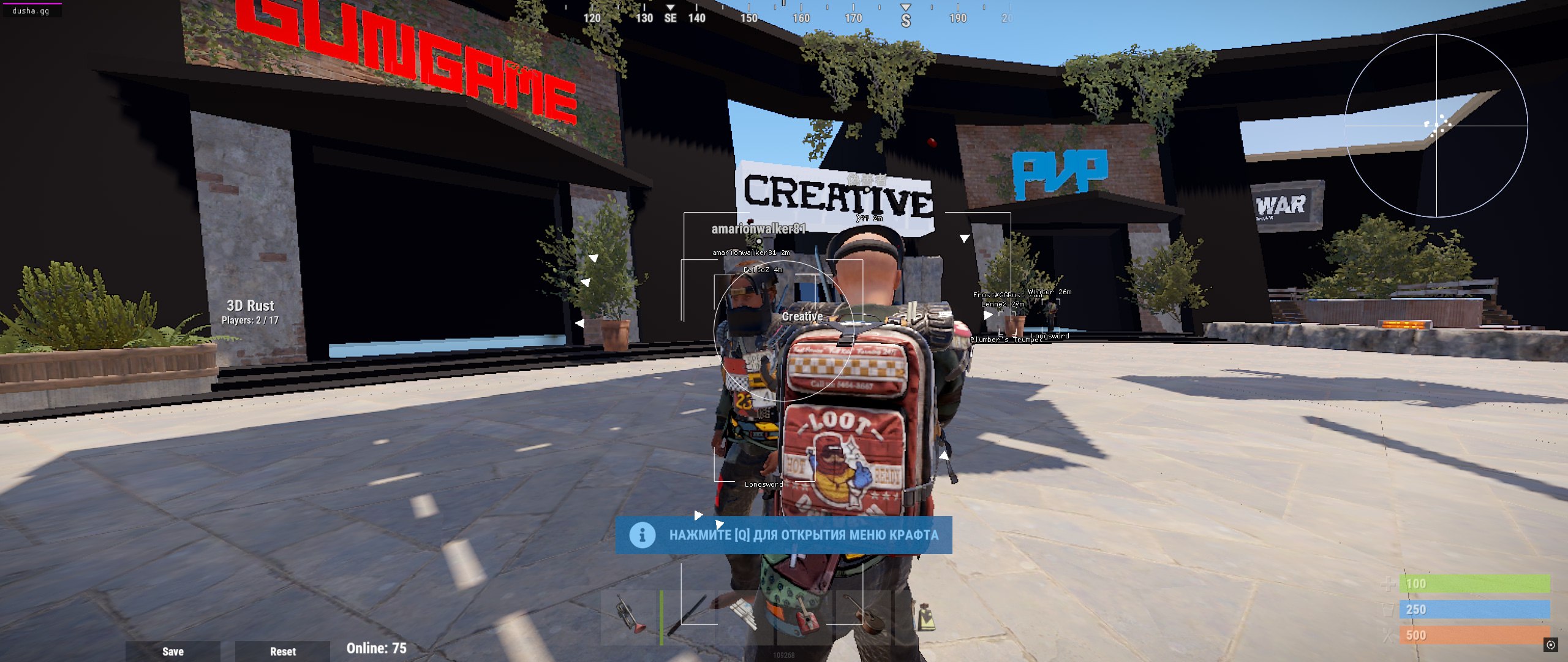The width and height of the screenshot is (1568, 662).
Task: Click the circular crosshair radar overlay
Action: coord(1436,126)
